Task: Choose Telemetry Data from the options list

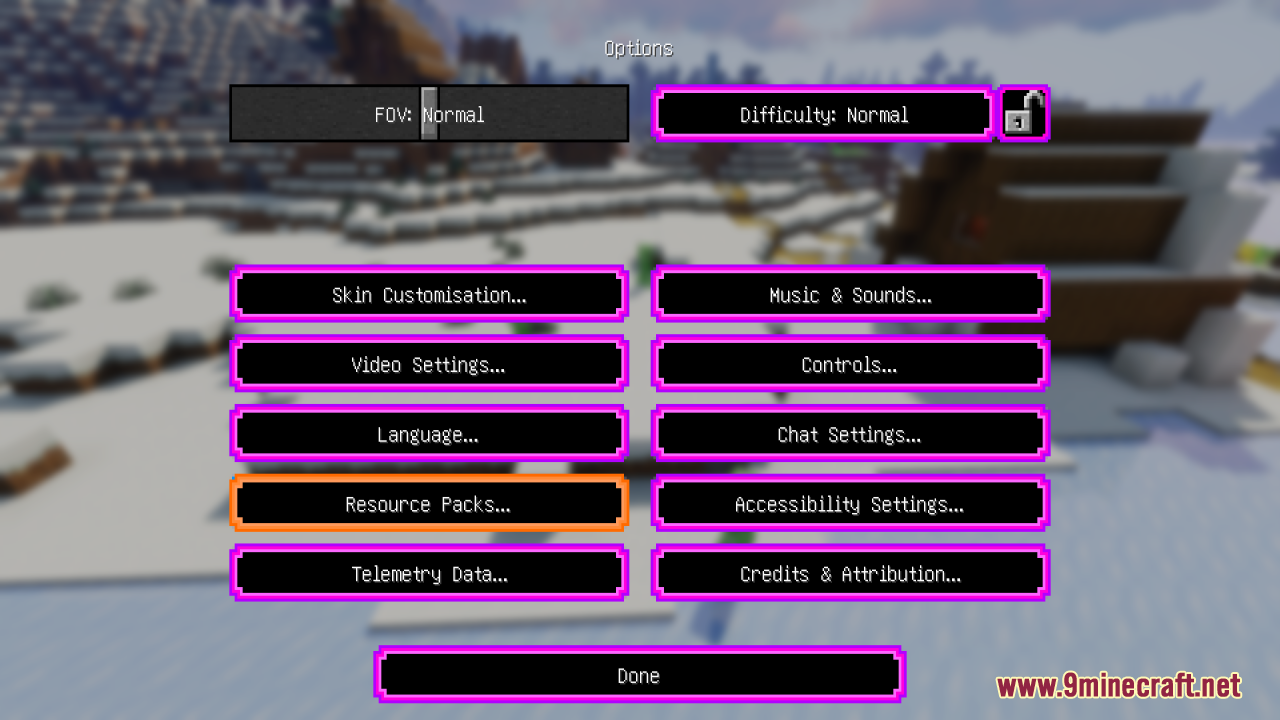Action: 428,574
